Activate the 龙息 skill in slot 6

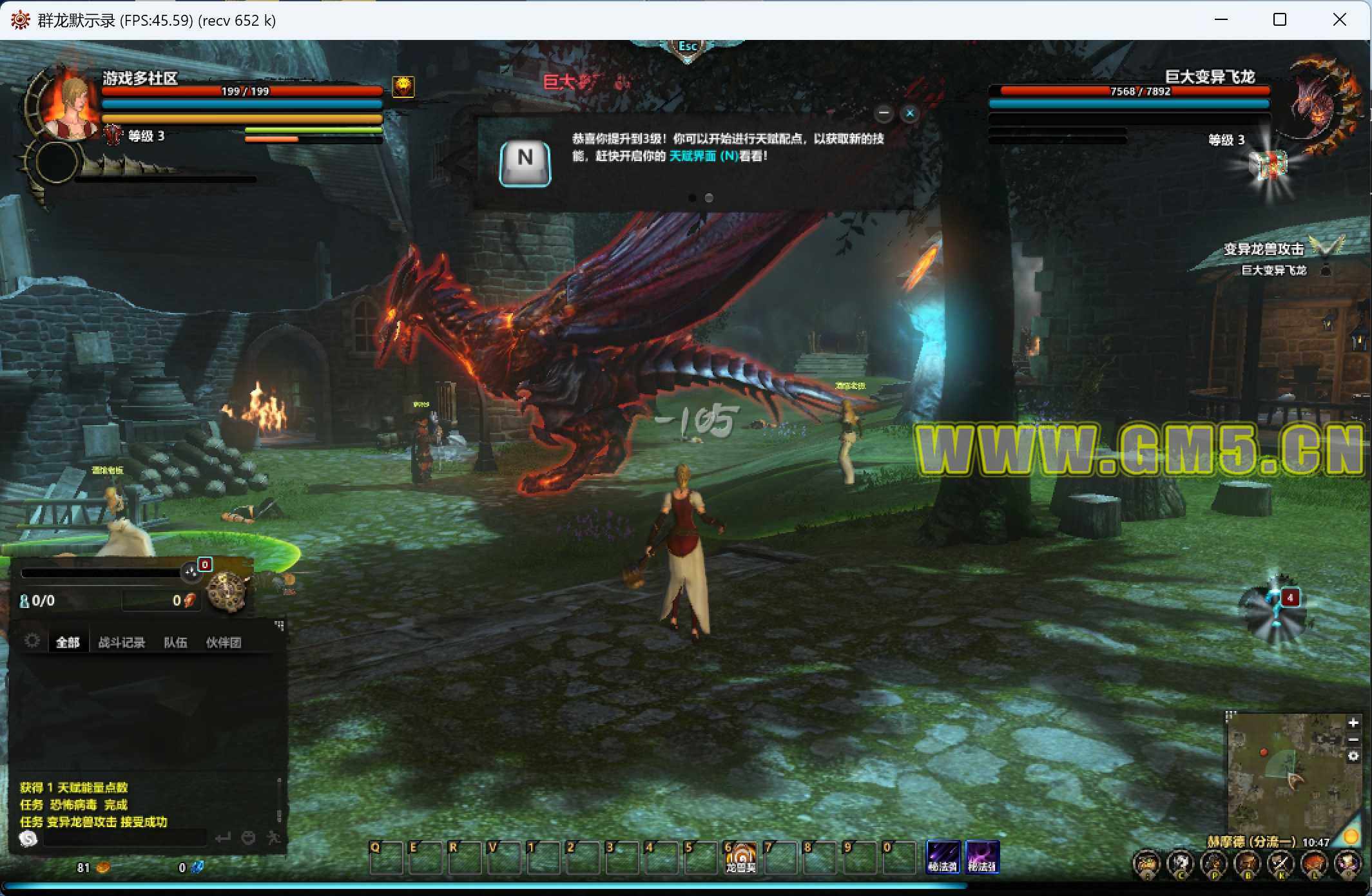[x=740, y=857]
